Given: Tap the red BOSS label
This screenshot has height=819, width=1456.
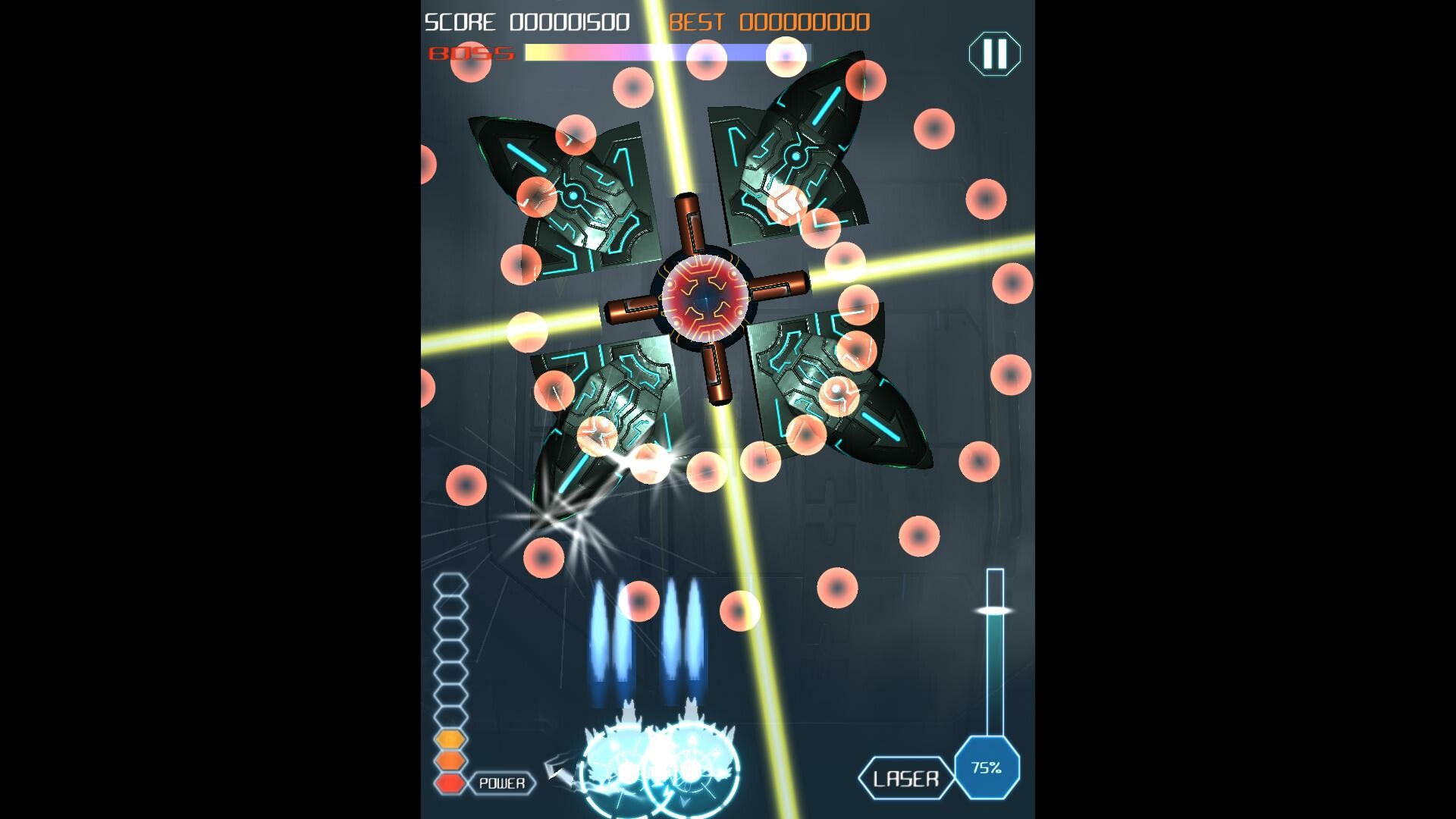Looking at the screenshot, I should (x=470, y=53).
